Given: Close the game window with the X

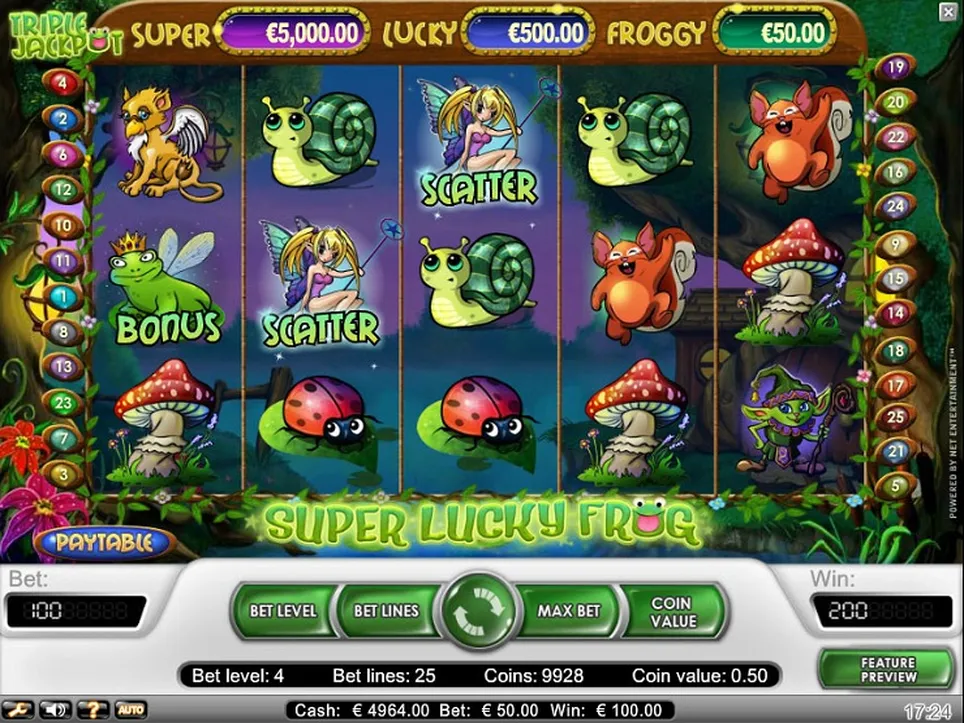Looking at the screenshot, I should click(947, 12).
